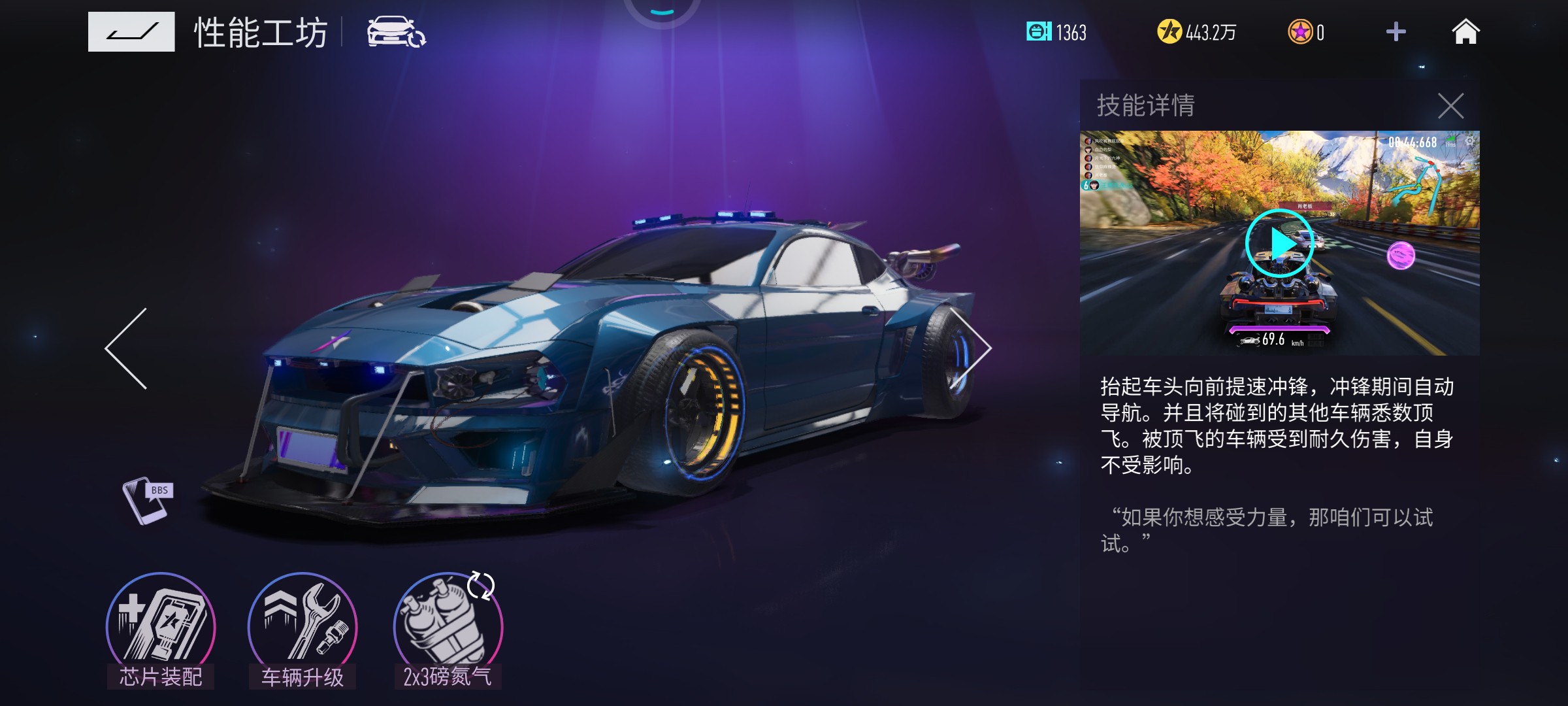Open 车辆升级 vehicle upgrade
The height and width of the screenshot is (706, 1568).
coord(302,629)
